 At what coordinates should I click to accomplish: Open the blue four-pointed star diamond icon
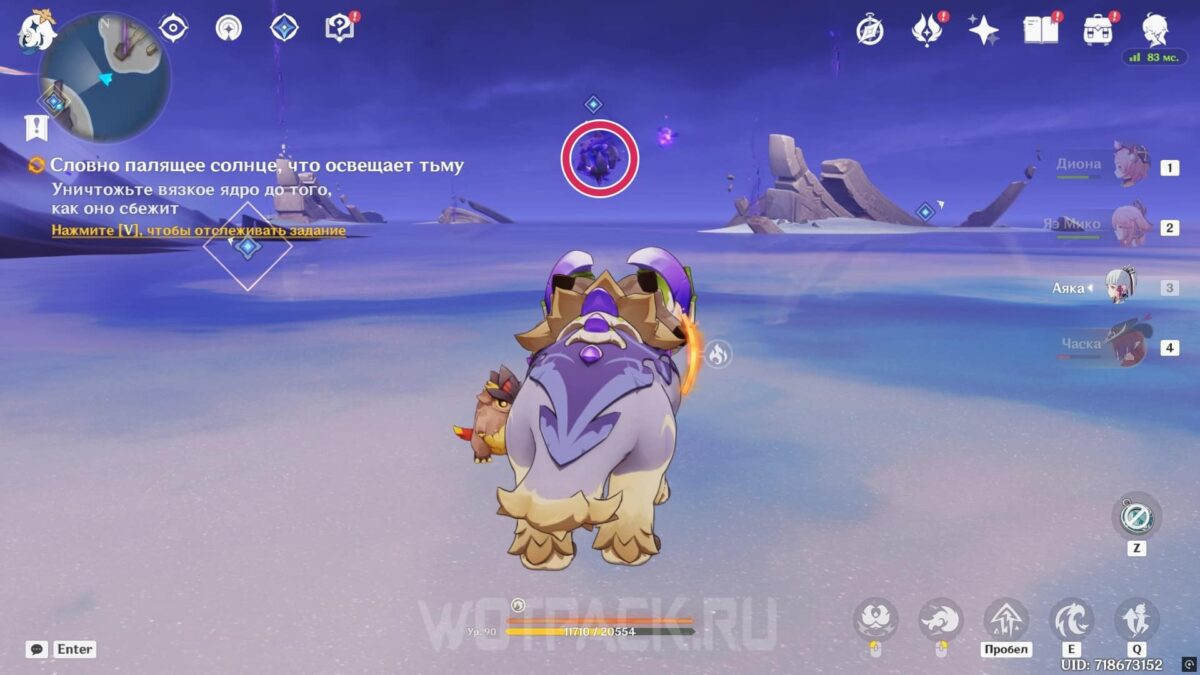[x=285, y=28]
